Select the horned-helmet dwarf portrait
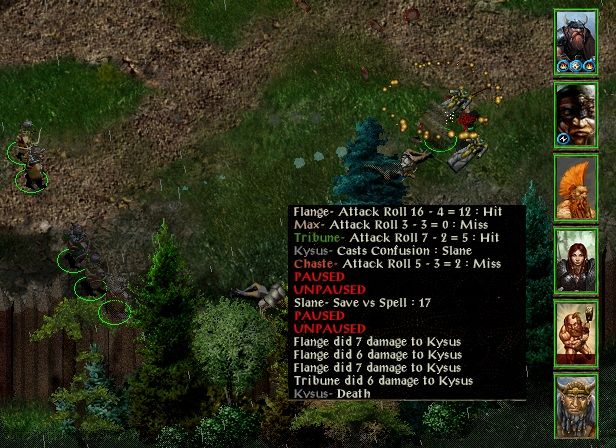Viewport: 616px width, 448px height. tap(576, 42)
